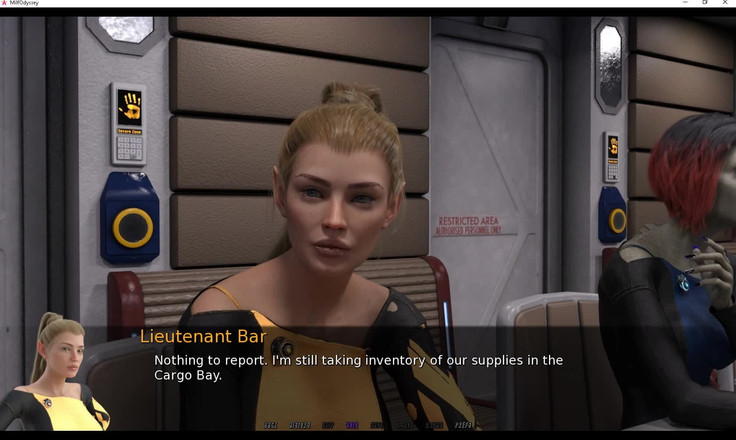Quick load with Q.Load

coord(434,425)
